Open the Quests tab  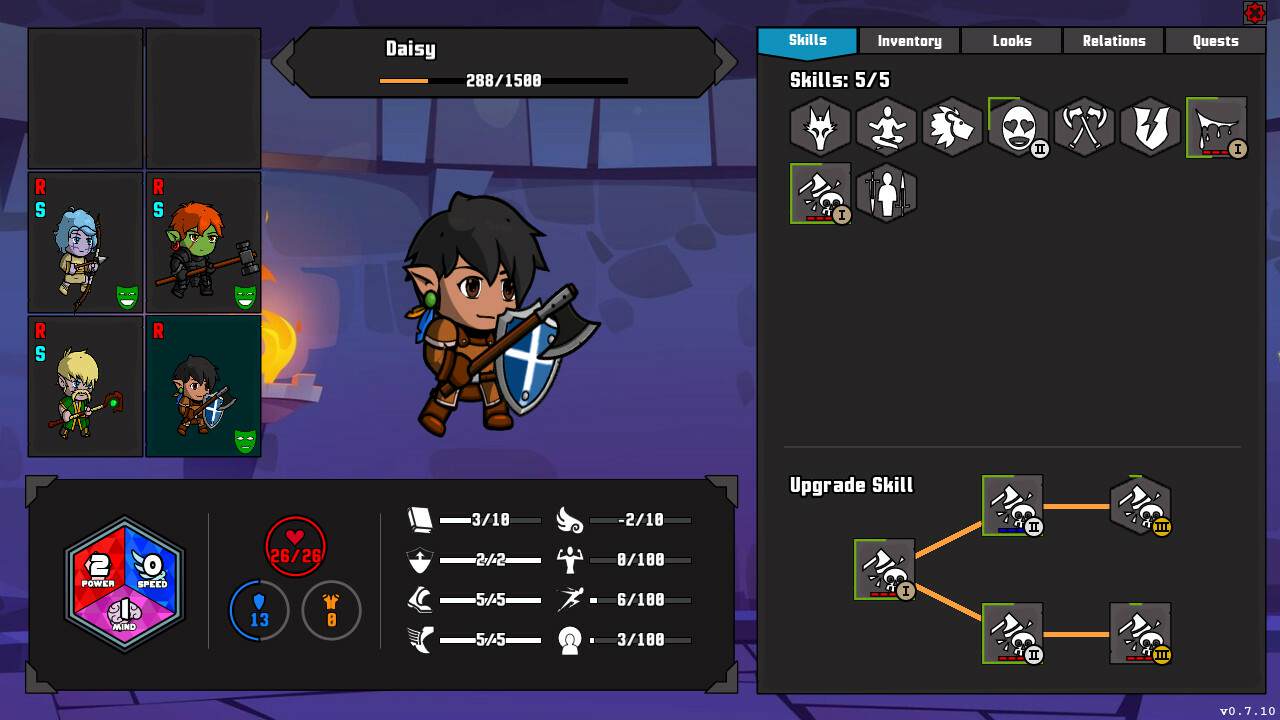tap(1215, 41)
